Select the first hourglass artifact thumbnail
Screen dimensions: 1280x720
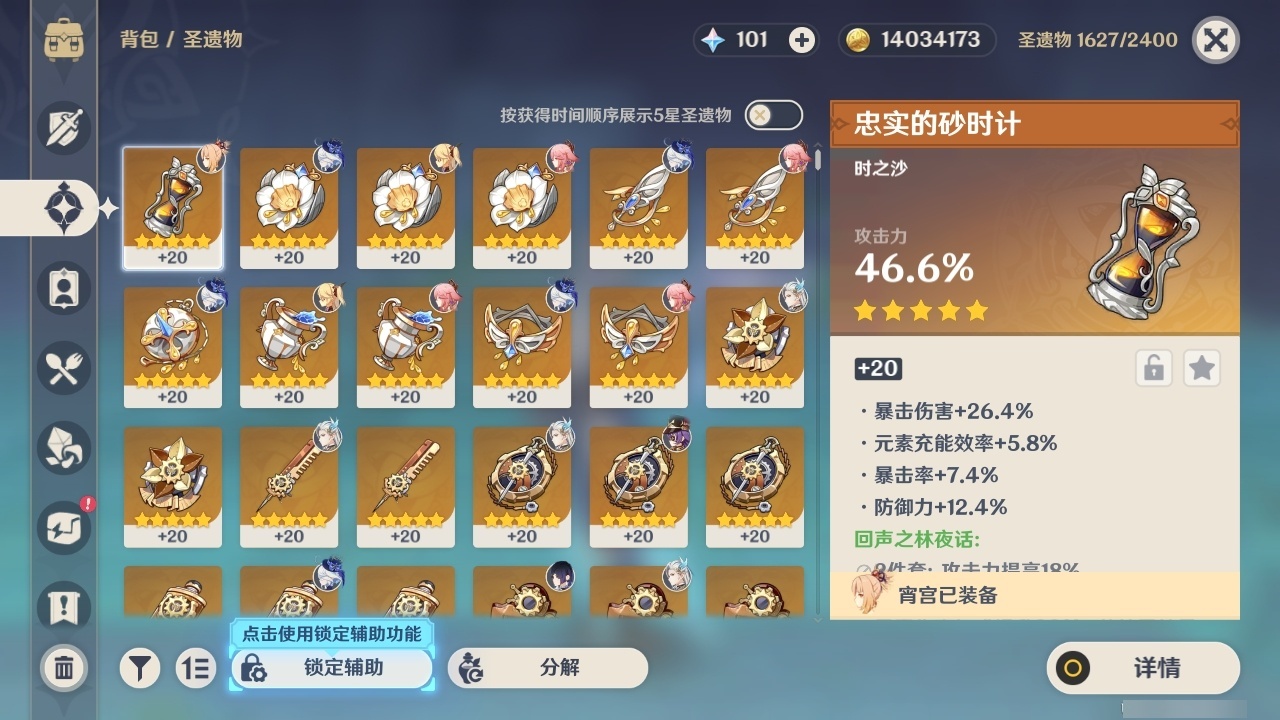pyautogui.click(x=173, y=207)
